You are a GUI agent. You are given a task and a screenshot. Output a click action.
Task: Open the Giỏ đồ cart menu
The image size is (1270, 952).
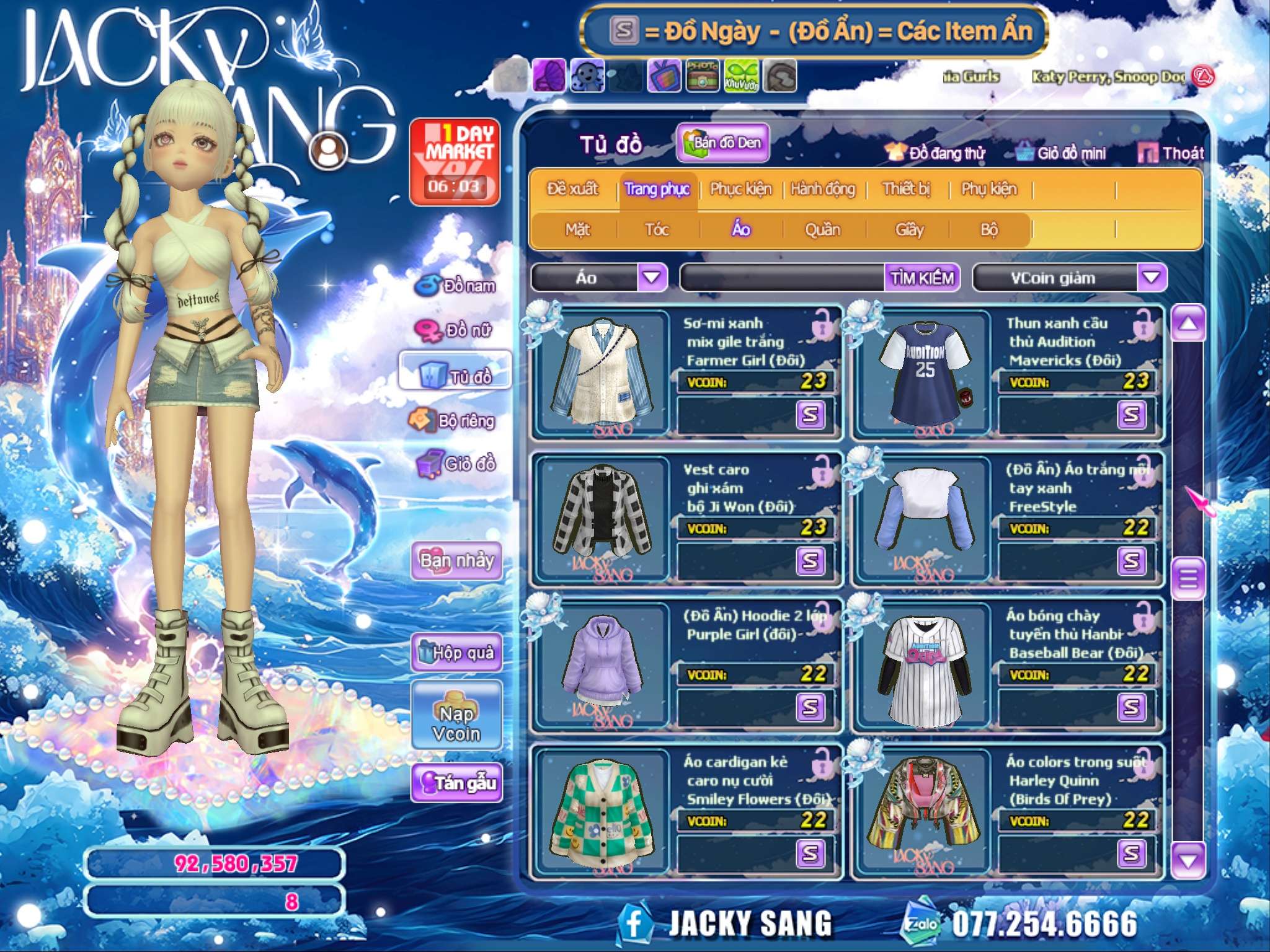pos(456,464)
